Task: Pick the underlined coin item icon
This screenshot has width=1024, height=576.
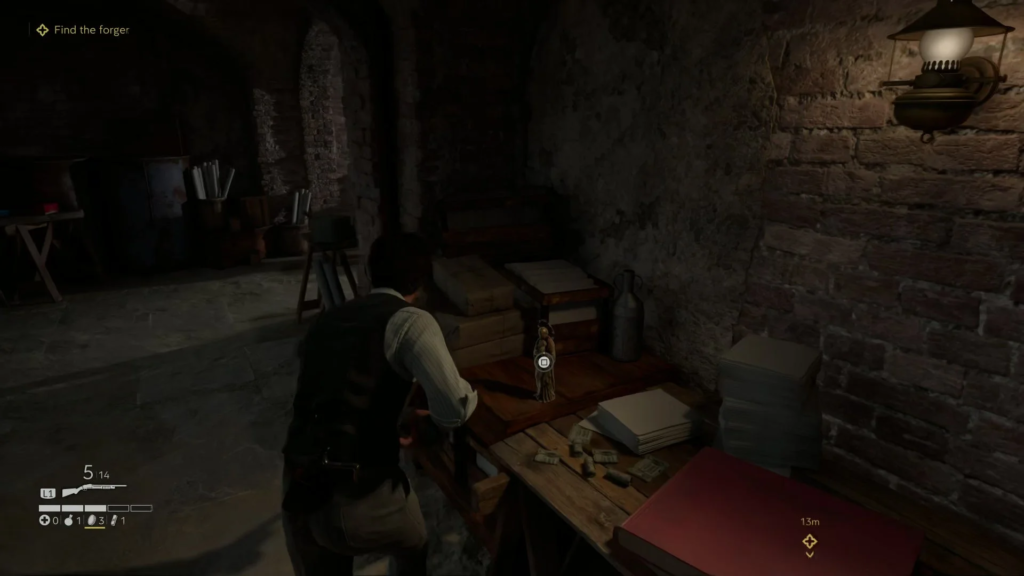Action: click(90, 521)
